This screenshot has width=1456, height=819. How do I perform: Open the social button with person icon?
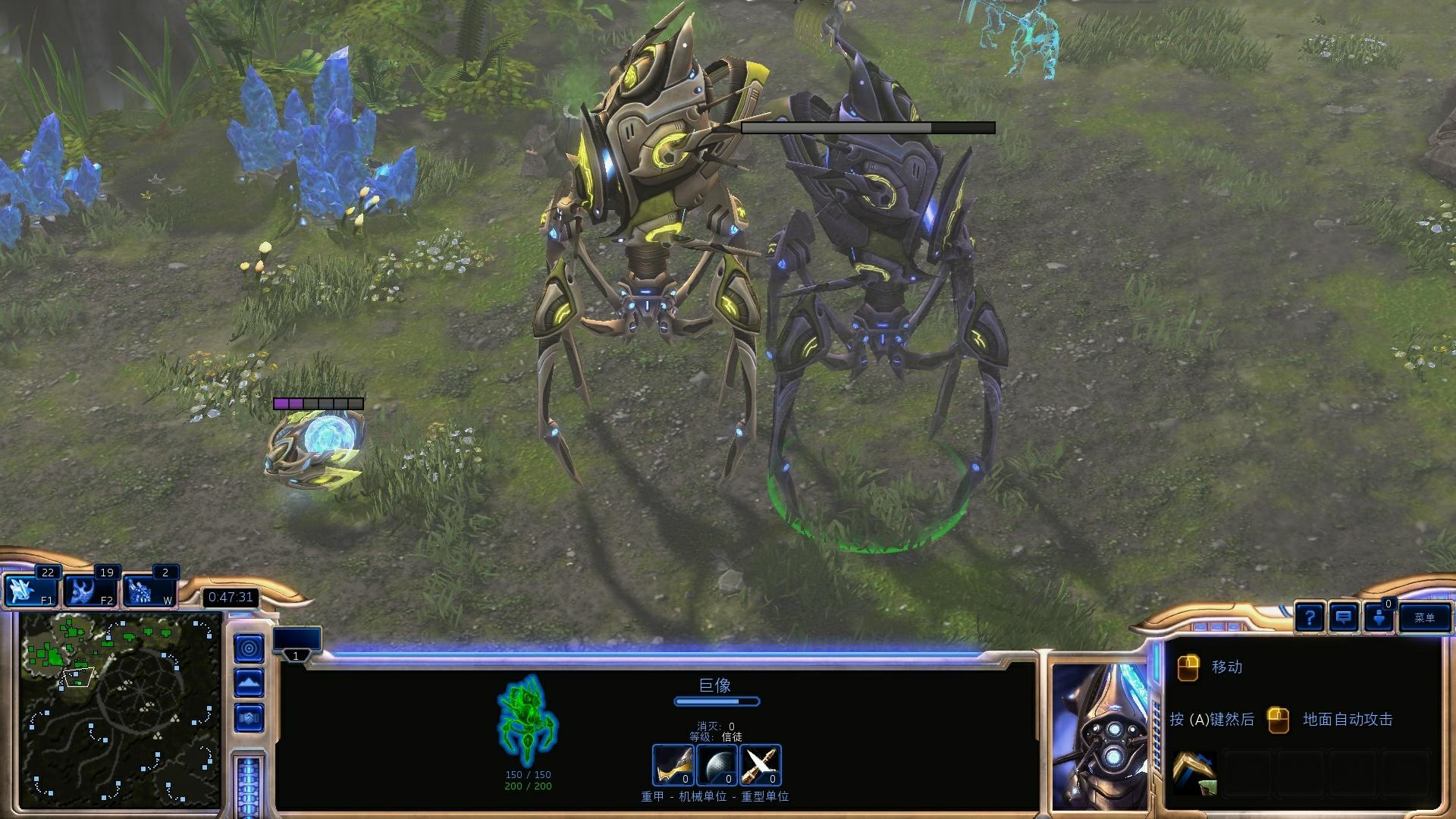(1379, 617)
